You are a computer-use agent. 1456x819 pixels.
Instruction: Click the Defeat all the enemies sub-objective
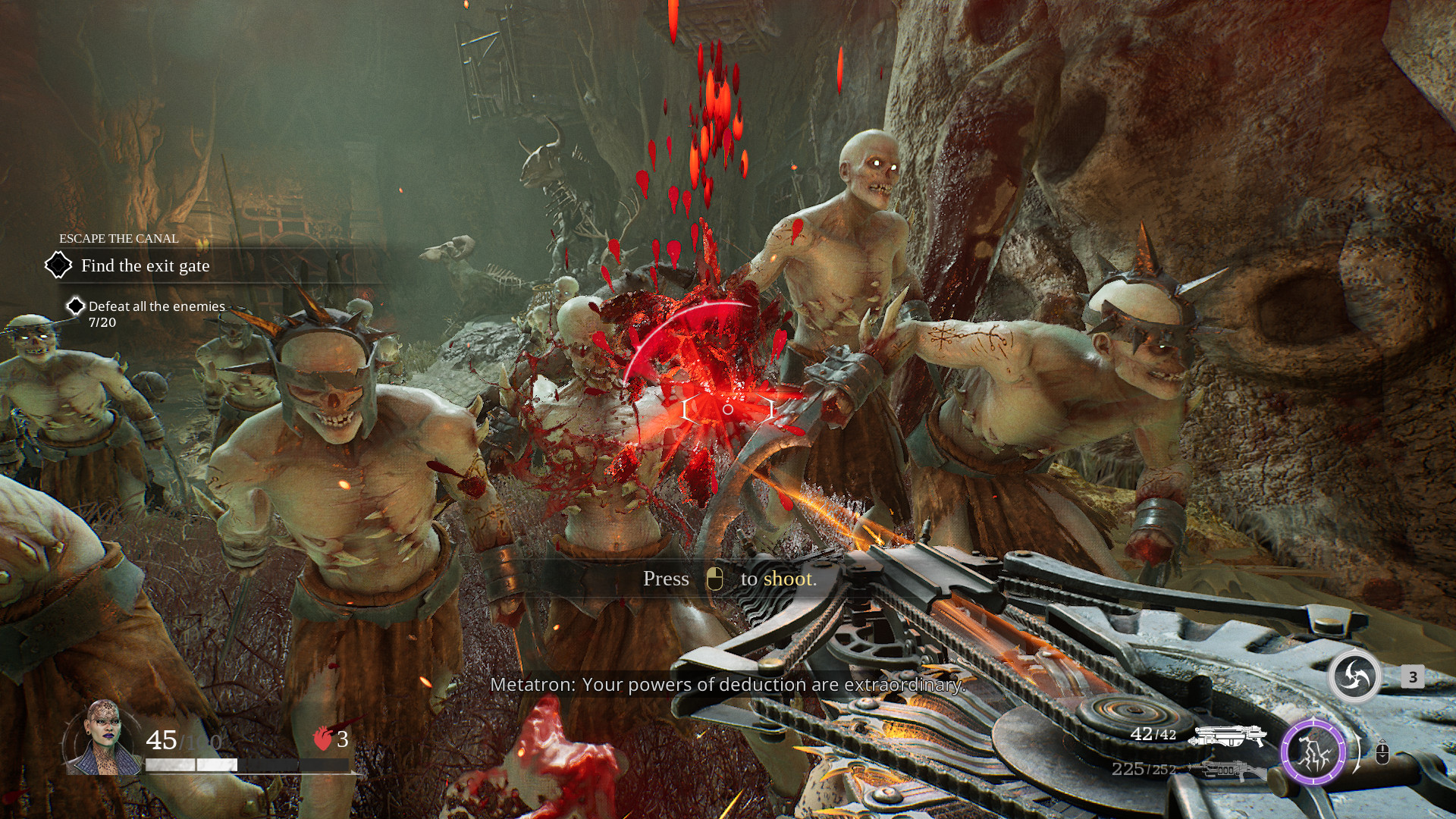pos(156,306)
